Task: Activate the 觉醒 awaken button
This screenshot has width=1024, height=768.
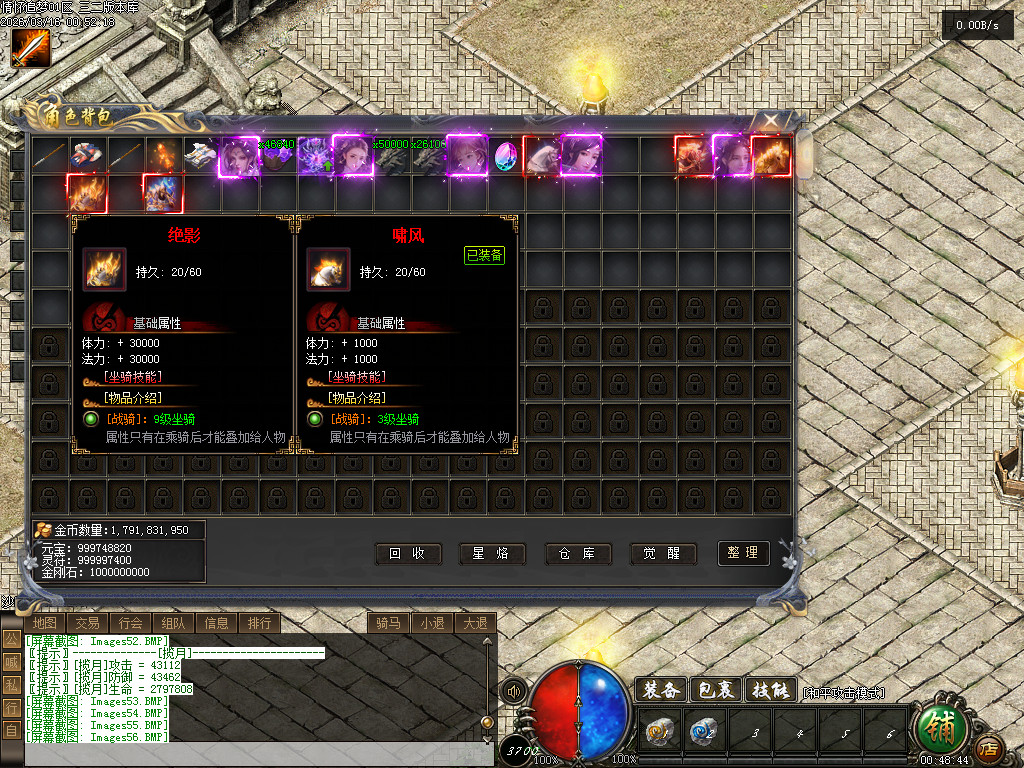Action: click(x=663, y=553)
